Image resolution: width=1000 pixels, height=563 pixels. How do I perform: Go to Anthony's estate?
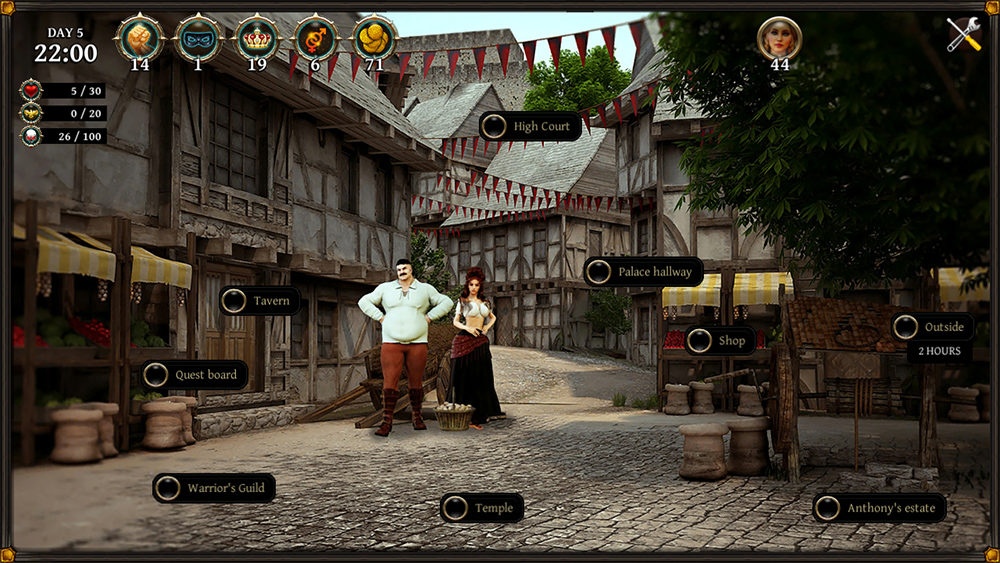pos(879,508)
